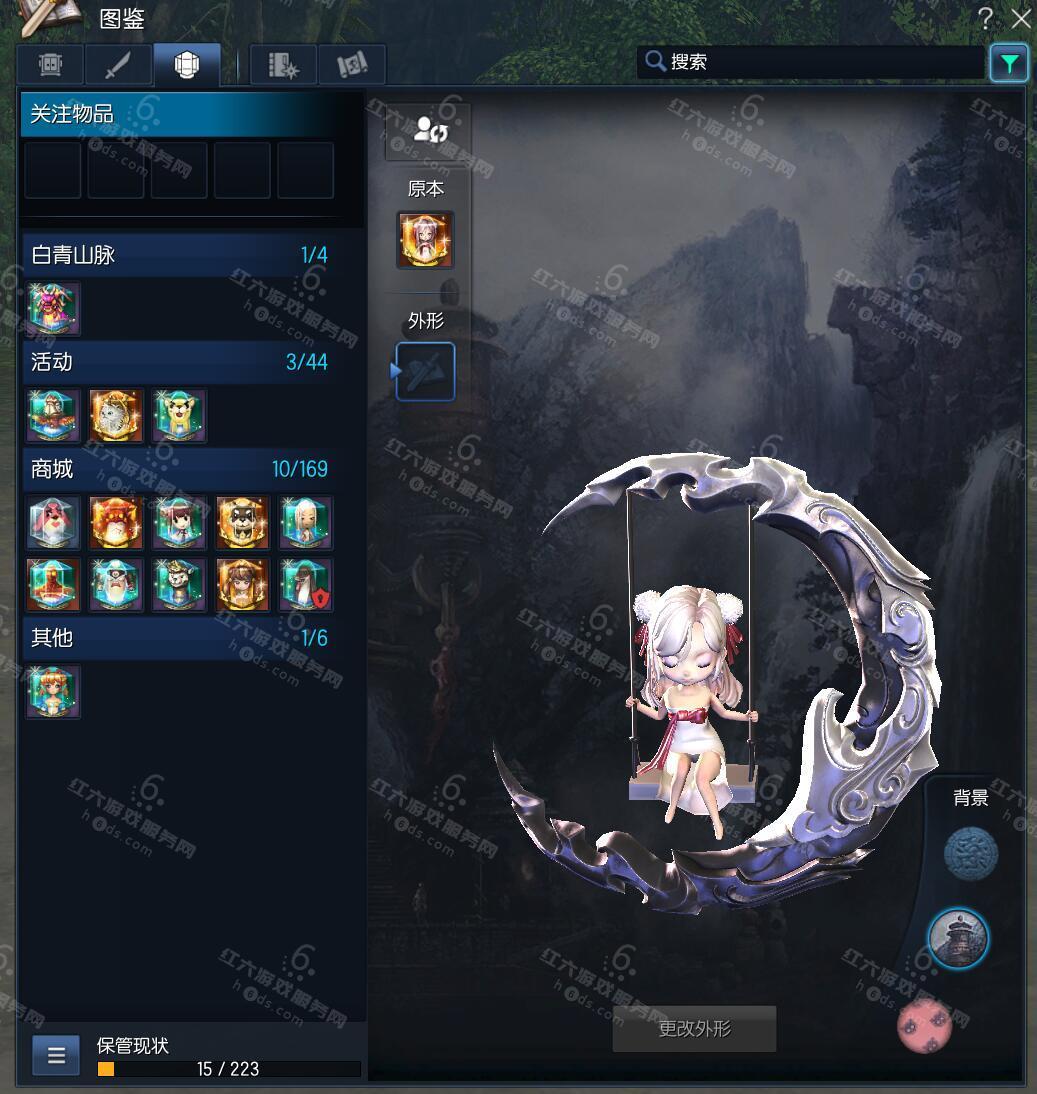Select the black dog pet in 商城
Image resolution: width=1037 pixels, height=1094 pixels.
pos(242,522)
